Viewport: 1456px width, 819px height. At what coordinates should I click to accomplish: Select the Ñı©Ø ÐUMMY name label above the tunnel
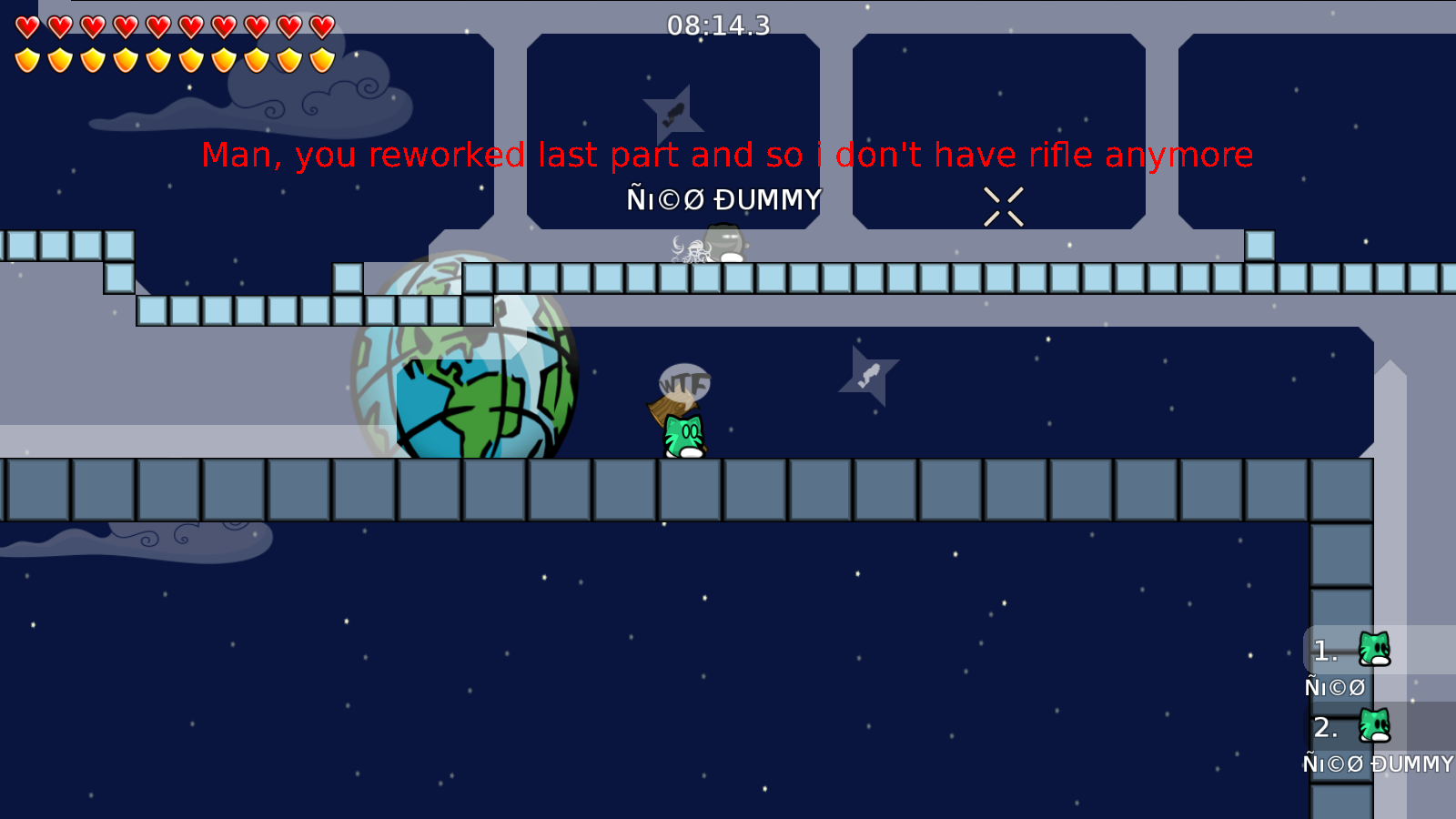[x=723, y=198]
